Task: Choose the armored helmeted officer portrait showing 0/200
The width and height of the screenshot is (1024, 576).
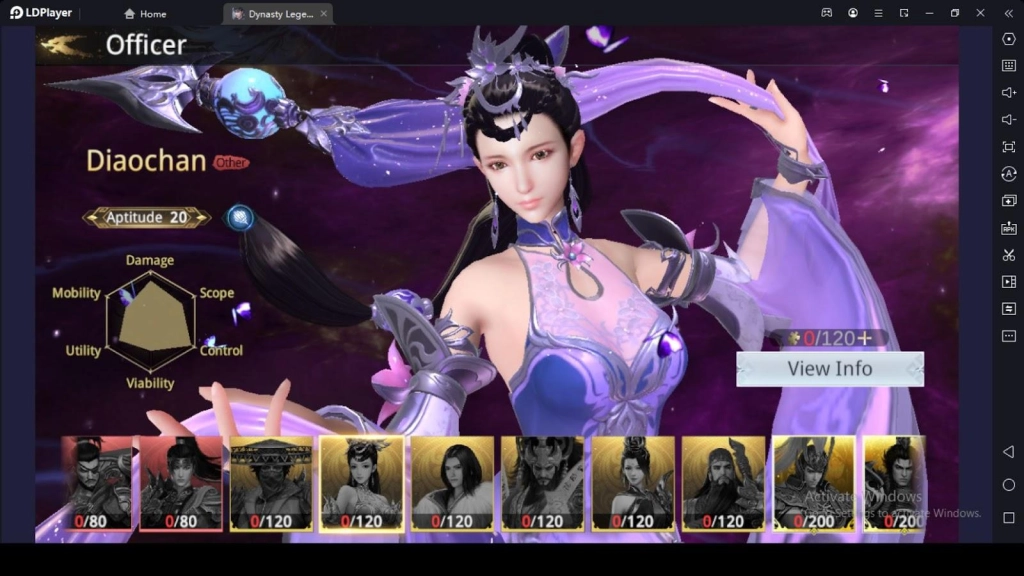Action: (813, 482)
